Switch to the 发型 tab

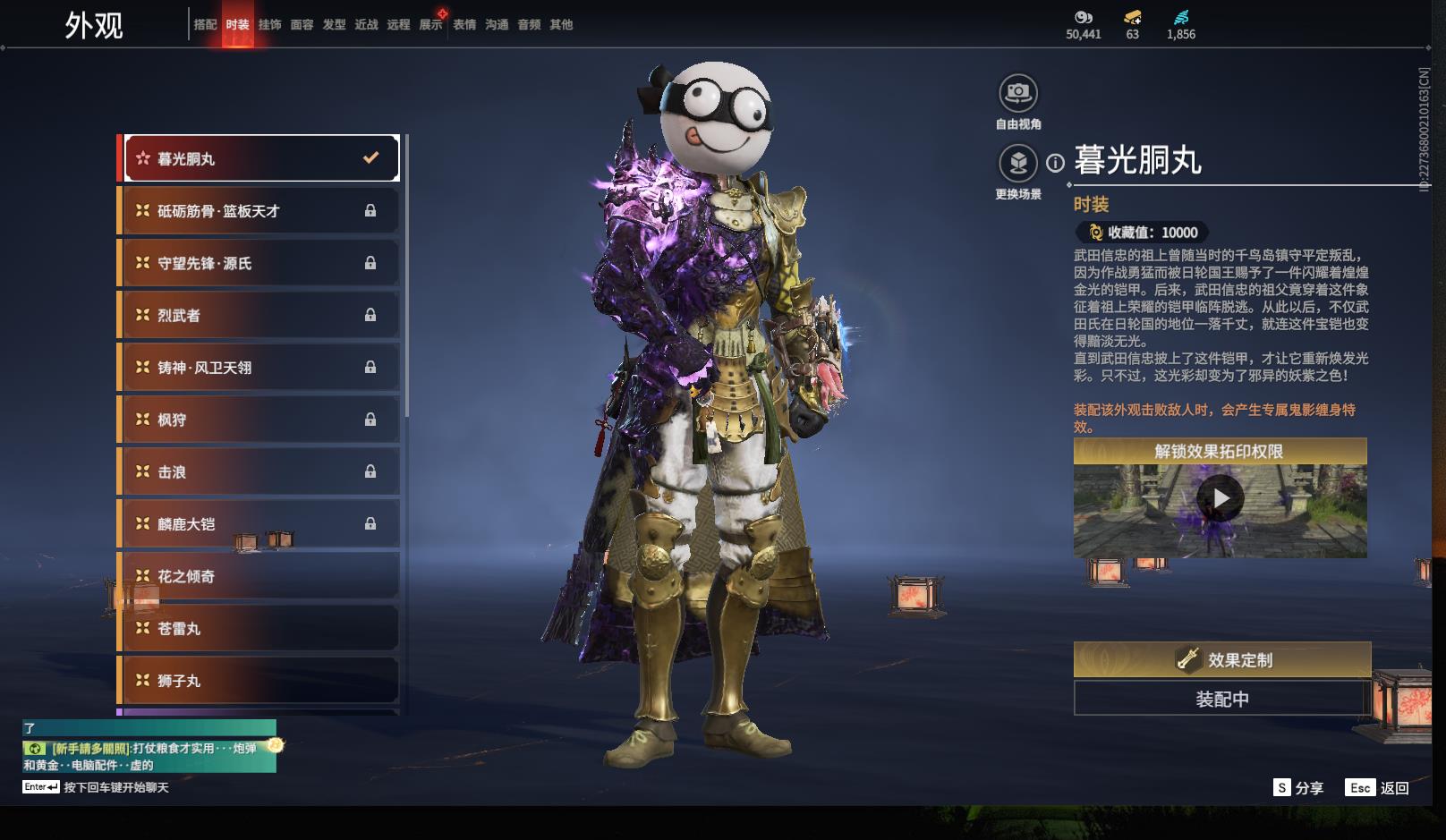pyautogui.click(x=334, y=25)
